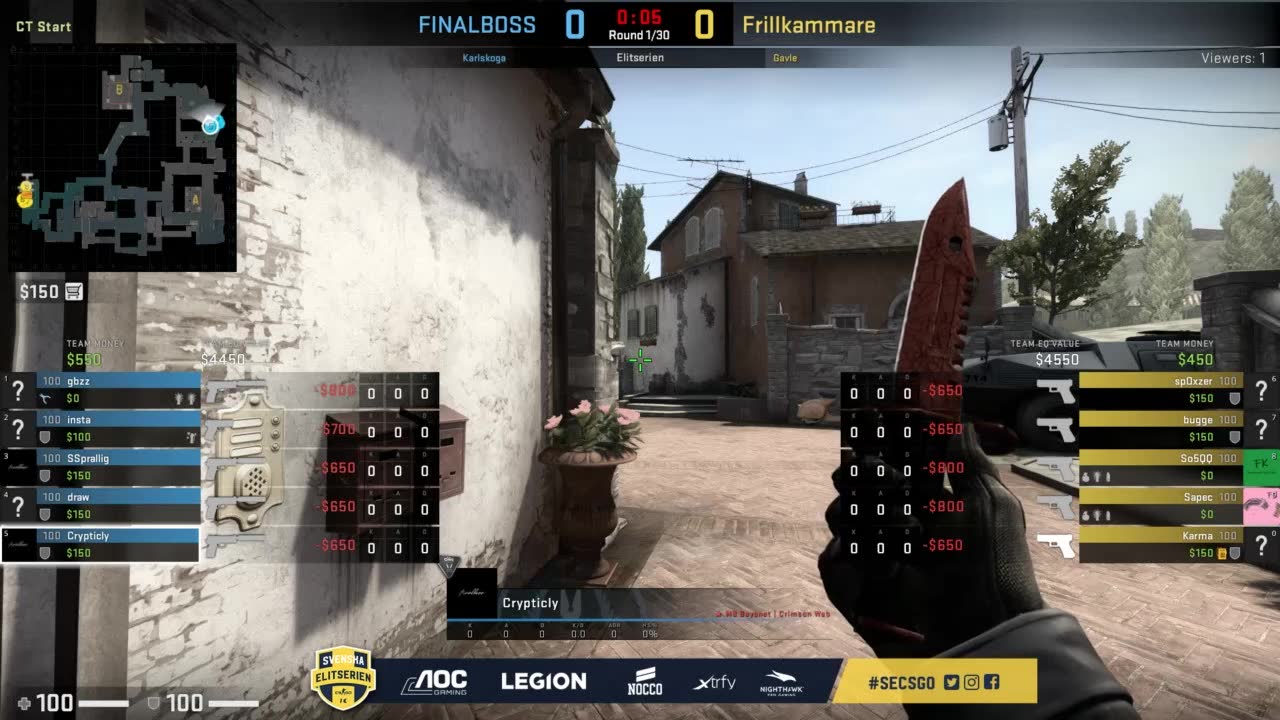Click the FINALBOSS team name
The image size is (1280, 720).
(x=477, y=25)
